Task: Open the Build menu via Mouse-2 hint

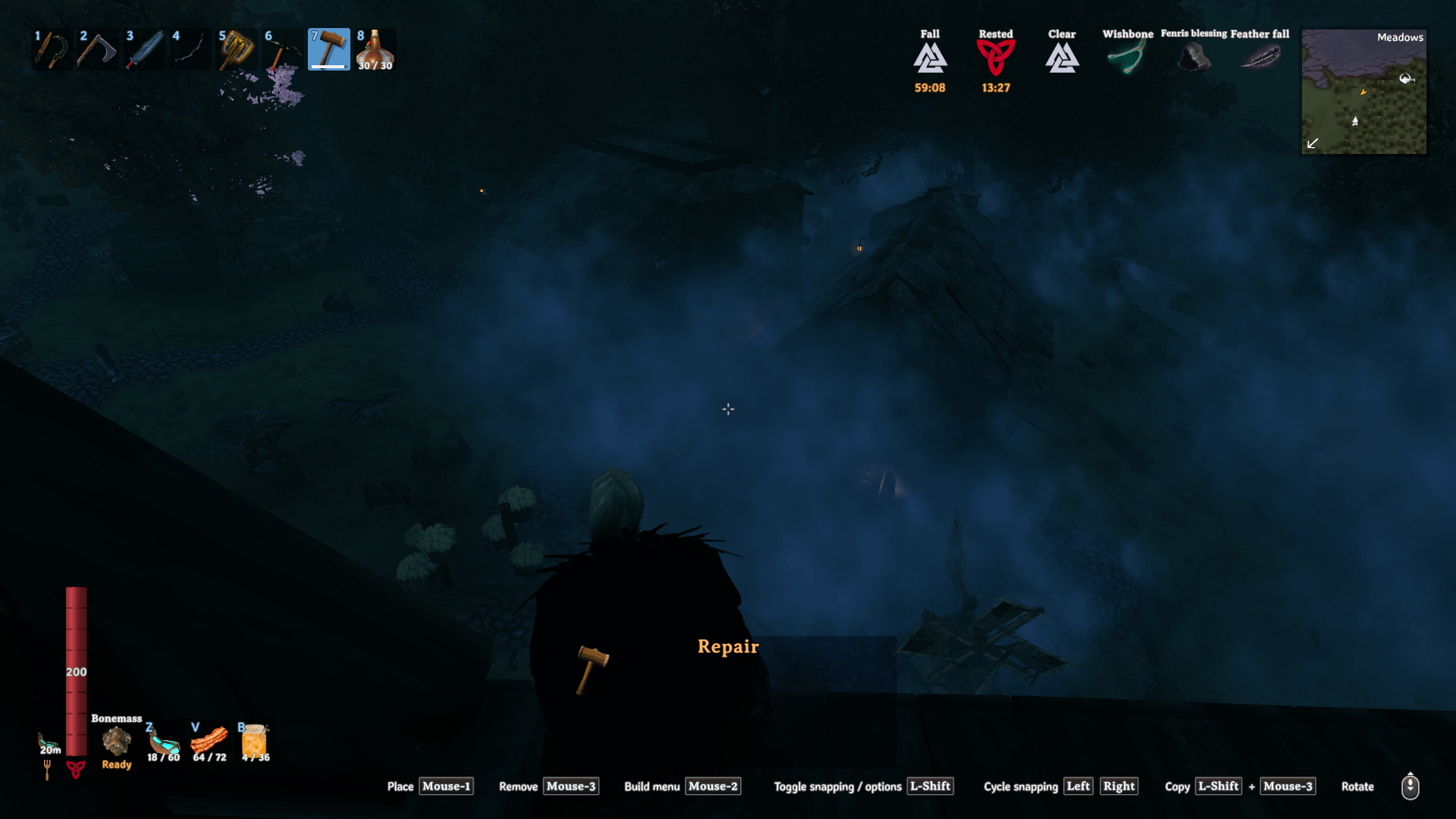Action: pyautogui.click(x=712, y=786)
